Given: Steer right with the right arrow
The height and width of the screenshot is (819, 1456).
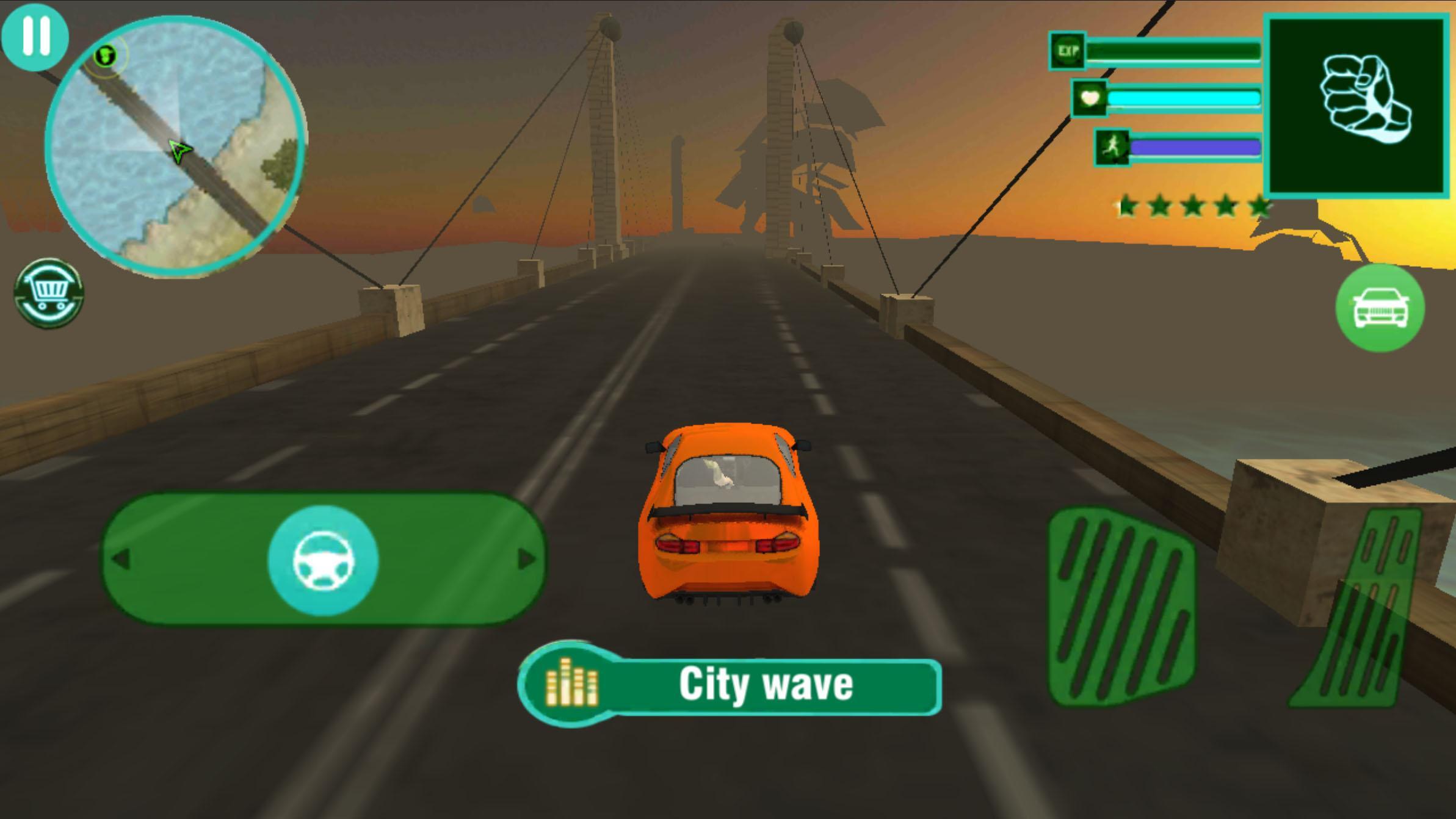Looking at the screenshot, I should 526,559.
